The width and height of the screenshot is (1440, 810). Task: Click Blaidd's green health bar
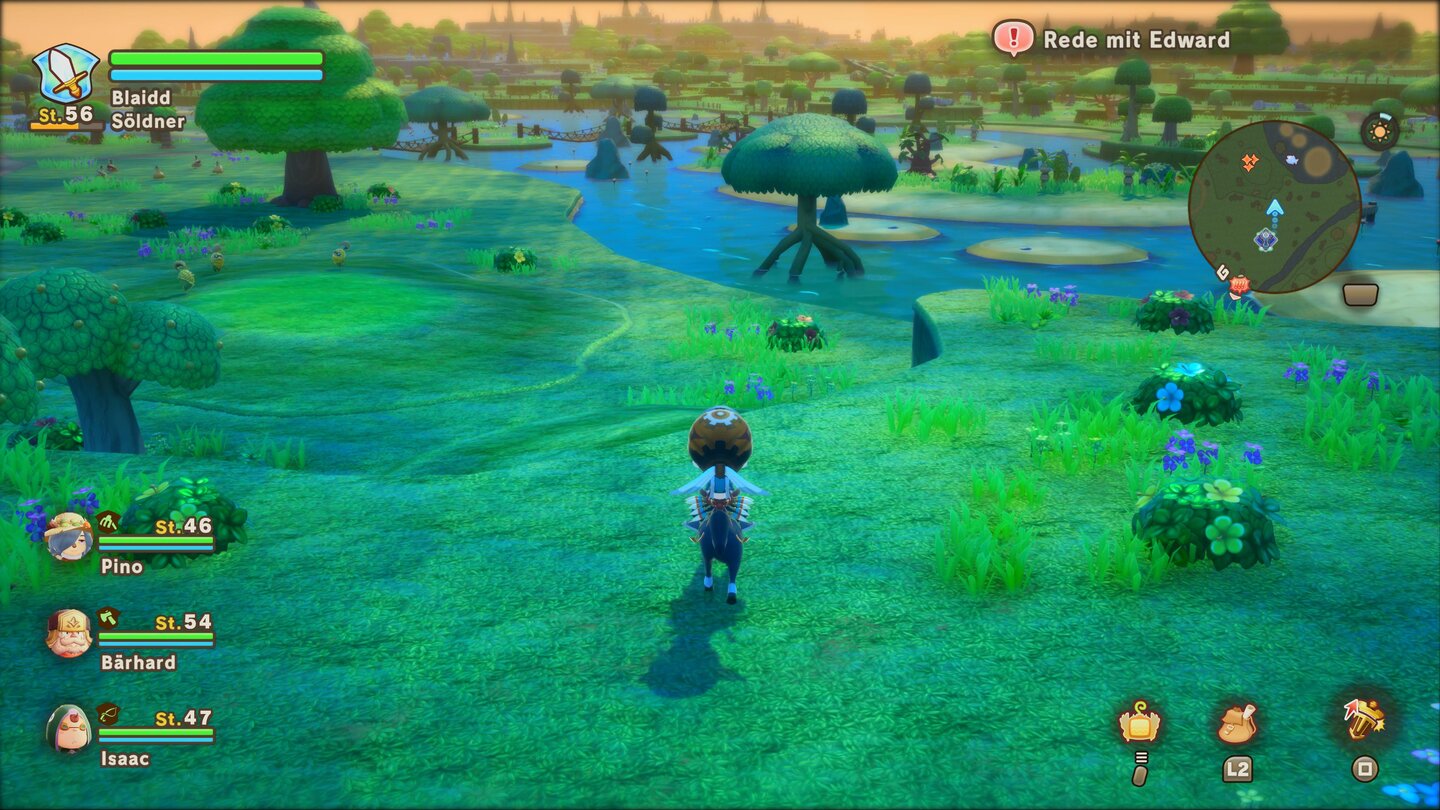(215, 58)
